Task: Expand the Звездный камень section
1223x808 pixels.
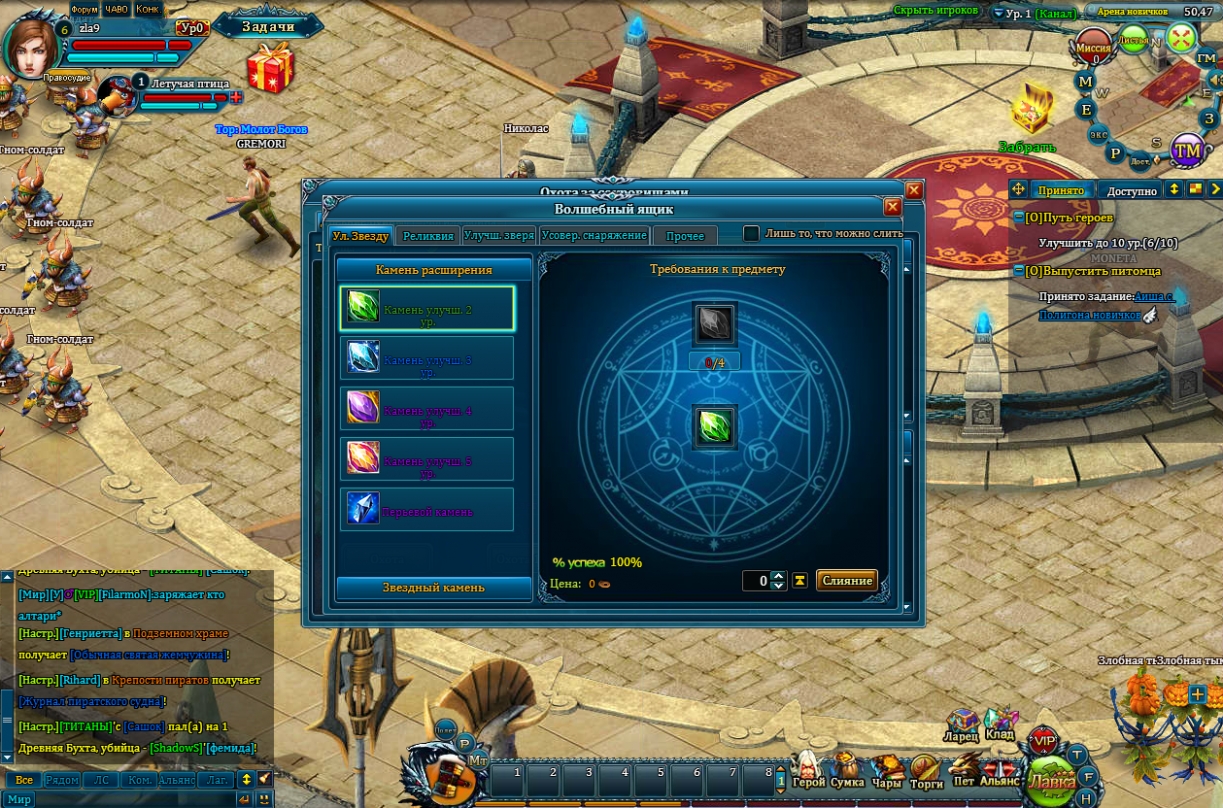Action: (433, 588)
